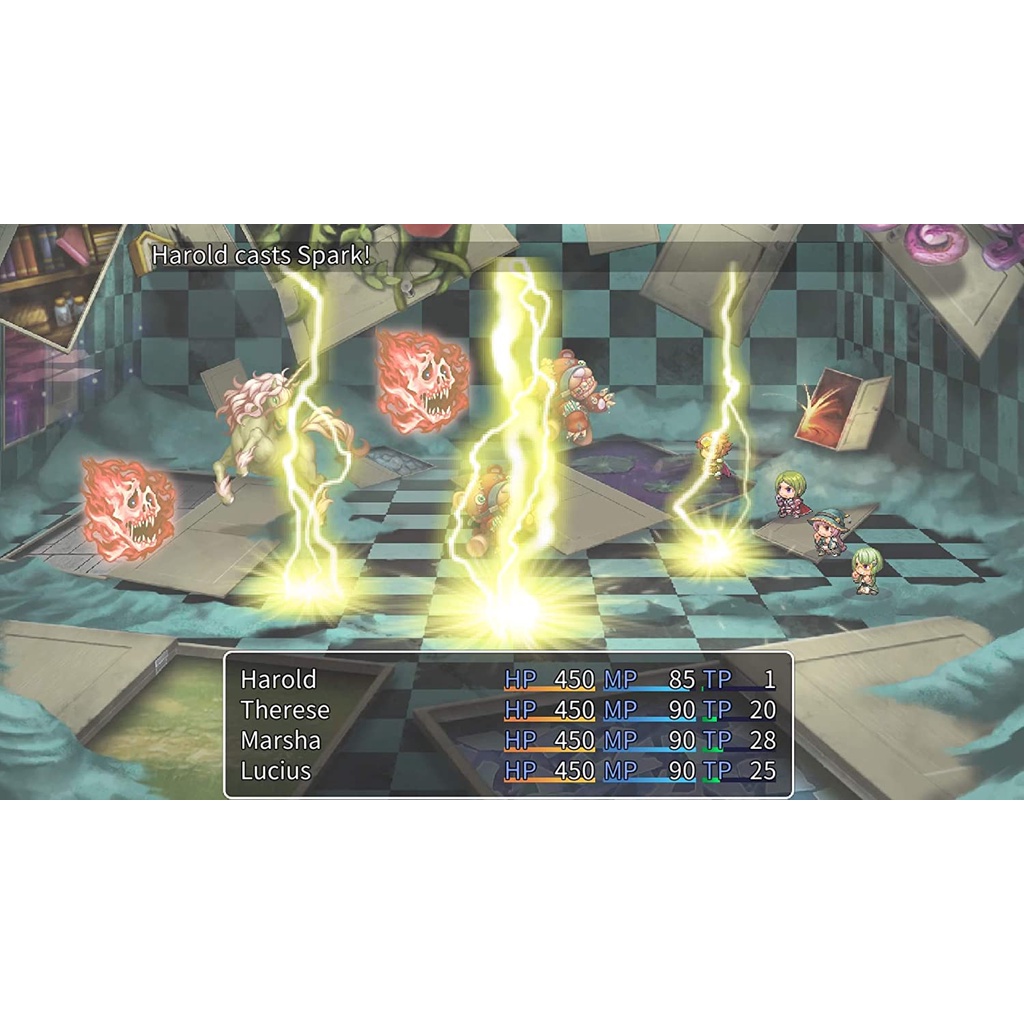Select Lucius in the party window

(276, 771)
